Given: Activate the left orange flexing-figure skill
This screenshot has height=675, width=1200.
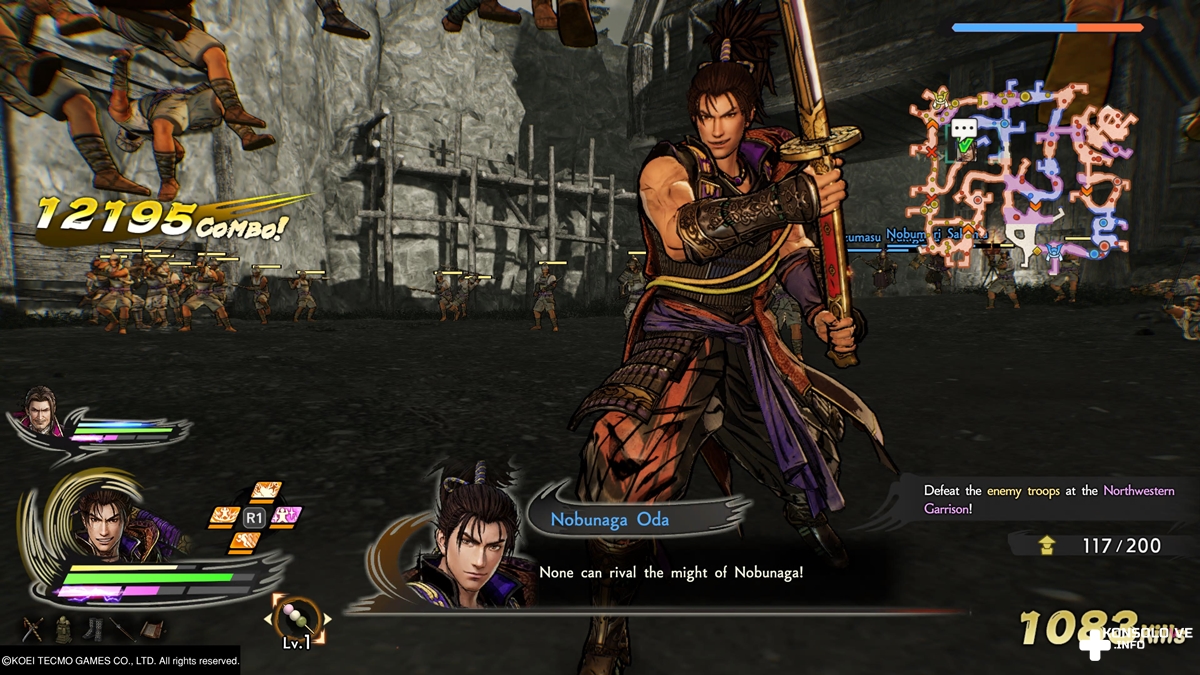Looking at the screenshot, I should (x=224, y=517).
